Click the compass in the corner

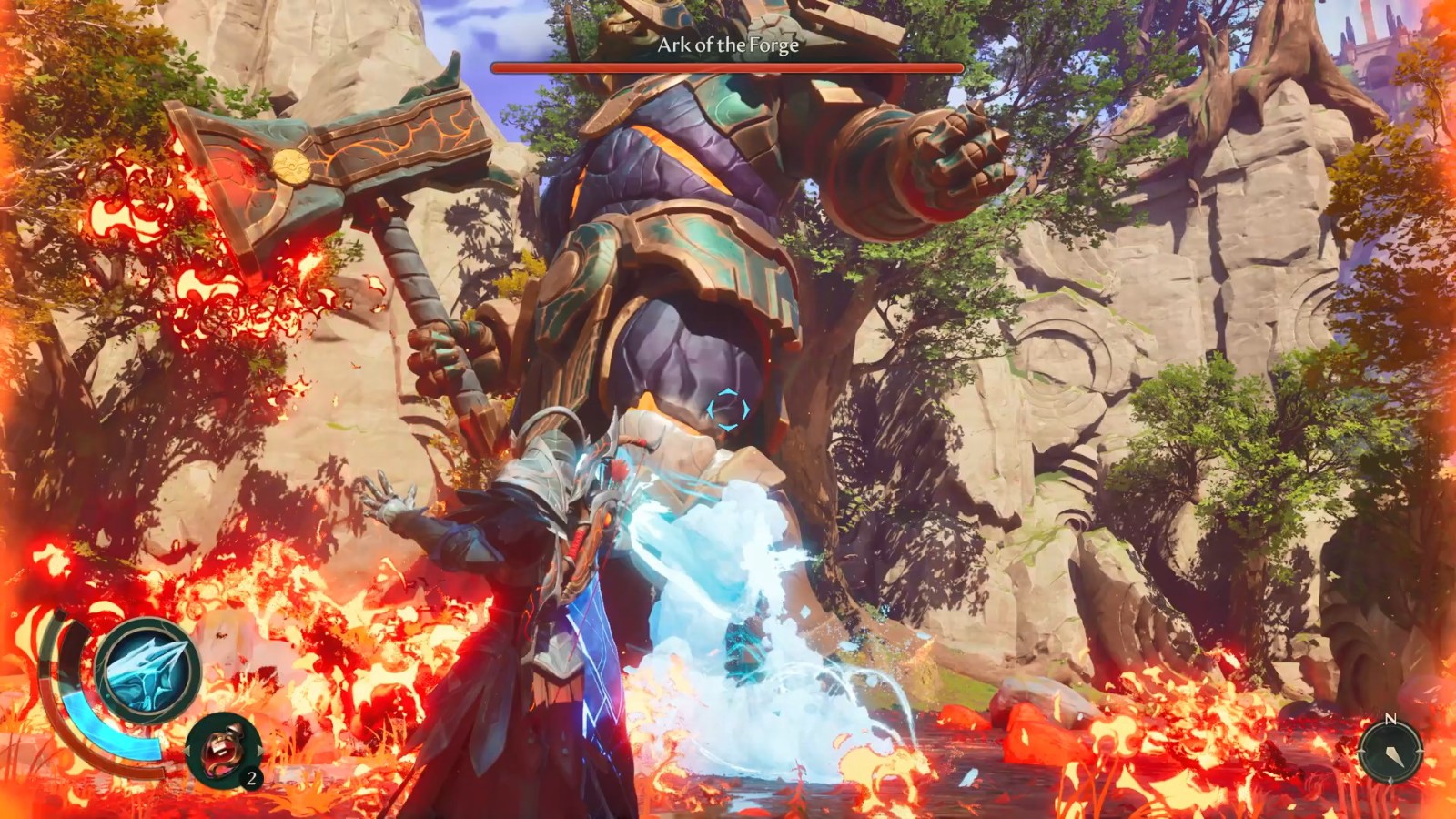(1390, 751)
